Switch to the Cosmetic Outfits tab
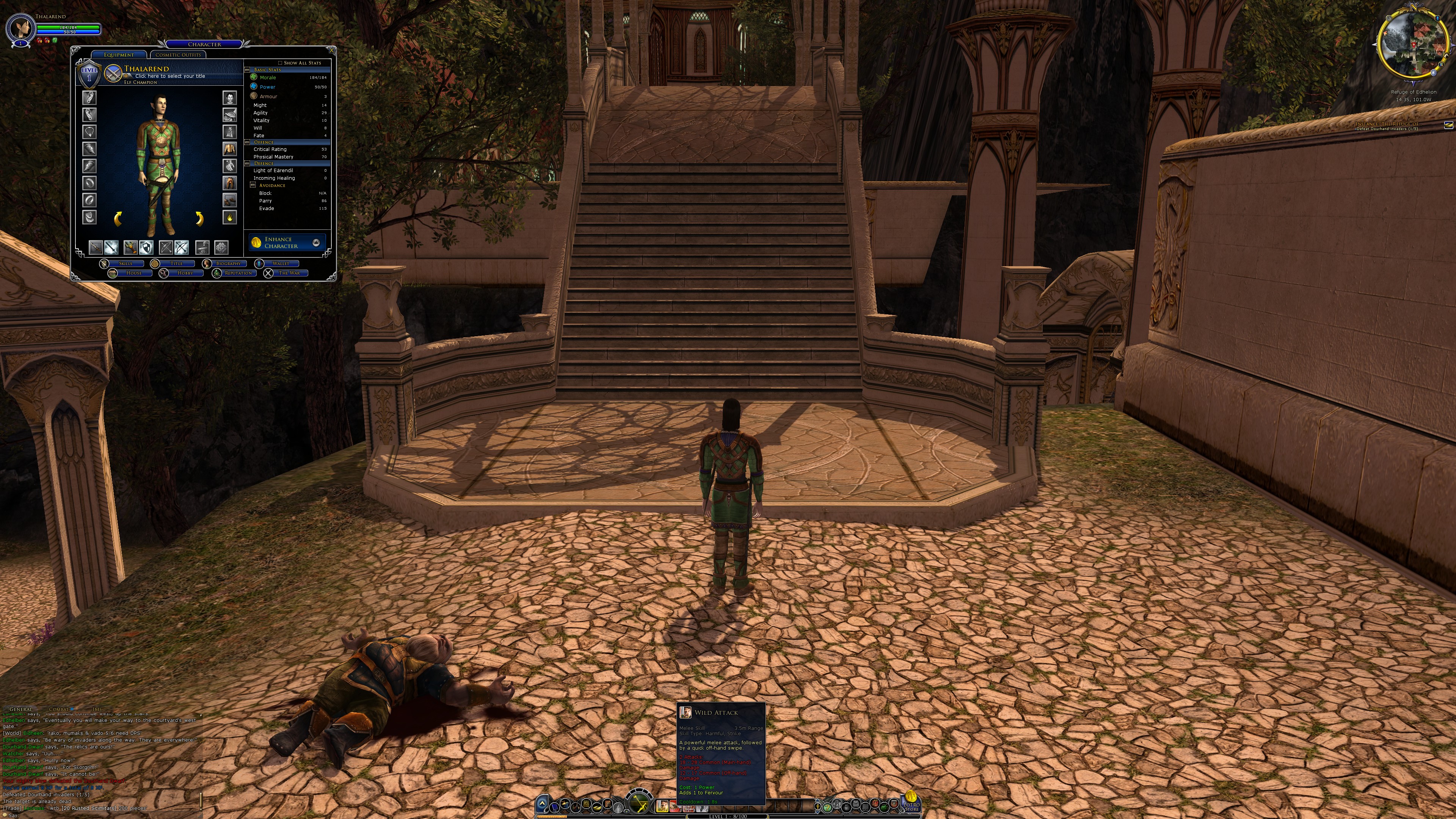Screen dimensions: 1456x819 [x=177, y=55]
